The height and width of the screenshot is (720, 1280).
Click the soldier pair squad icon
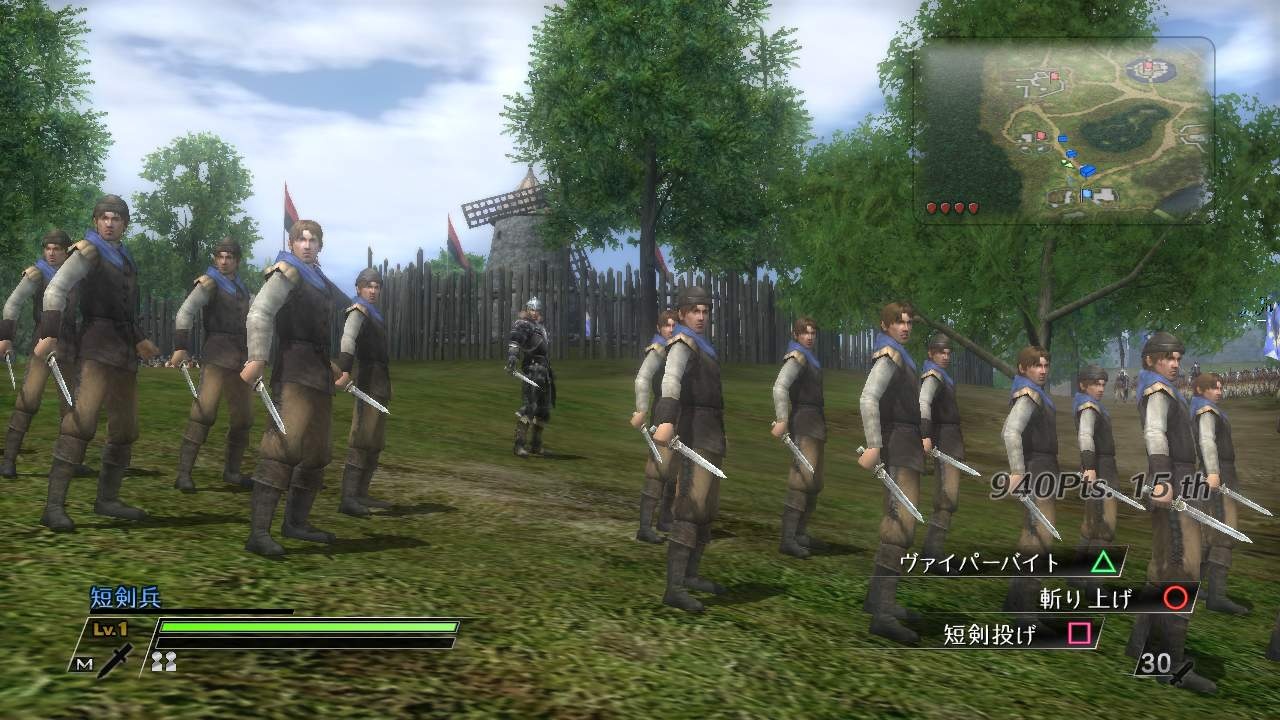pos(165,660)
